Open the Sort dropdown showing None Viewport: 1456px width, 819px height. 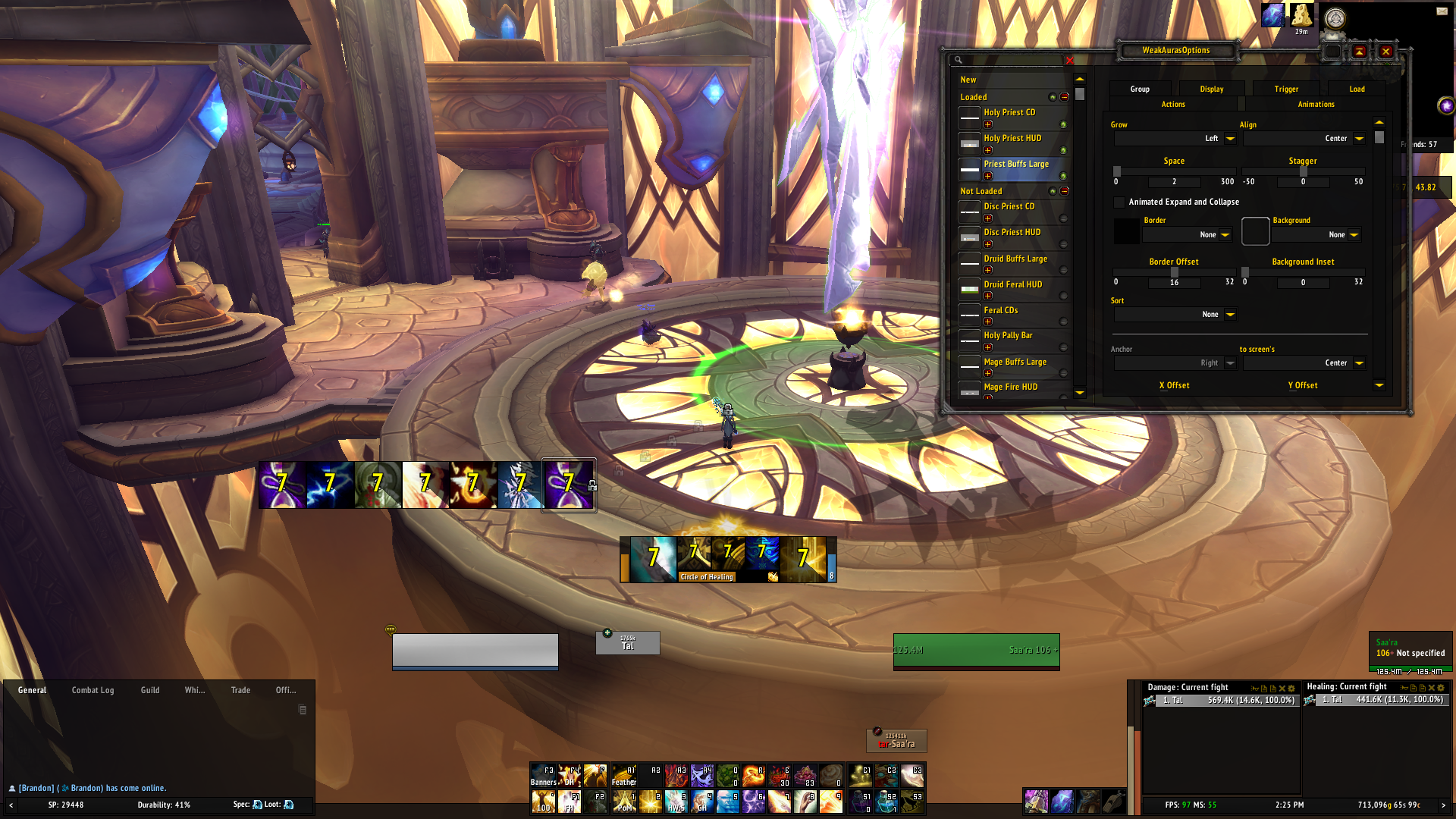click(1229, 314)
